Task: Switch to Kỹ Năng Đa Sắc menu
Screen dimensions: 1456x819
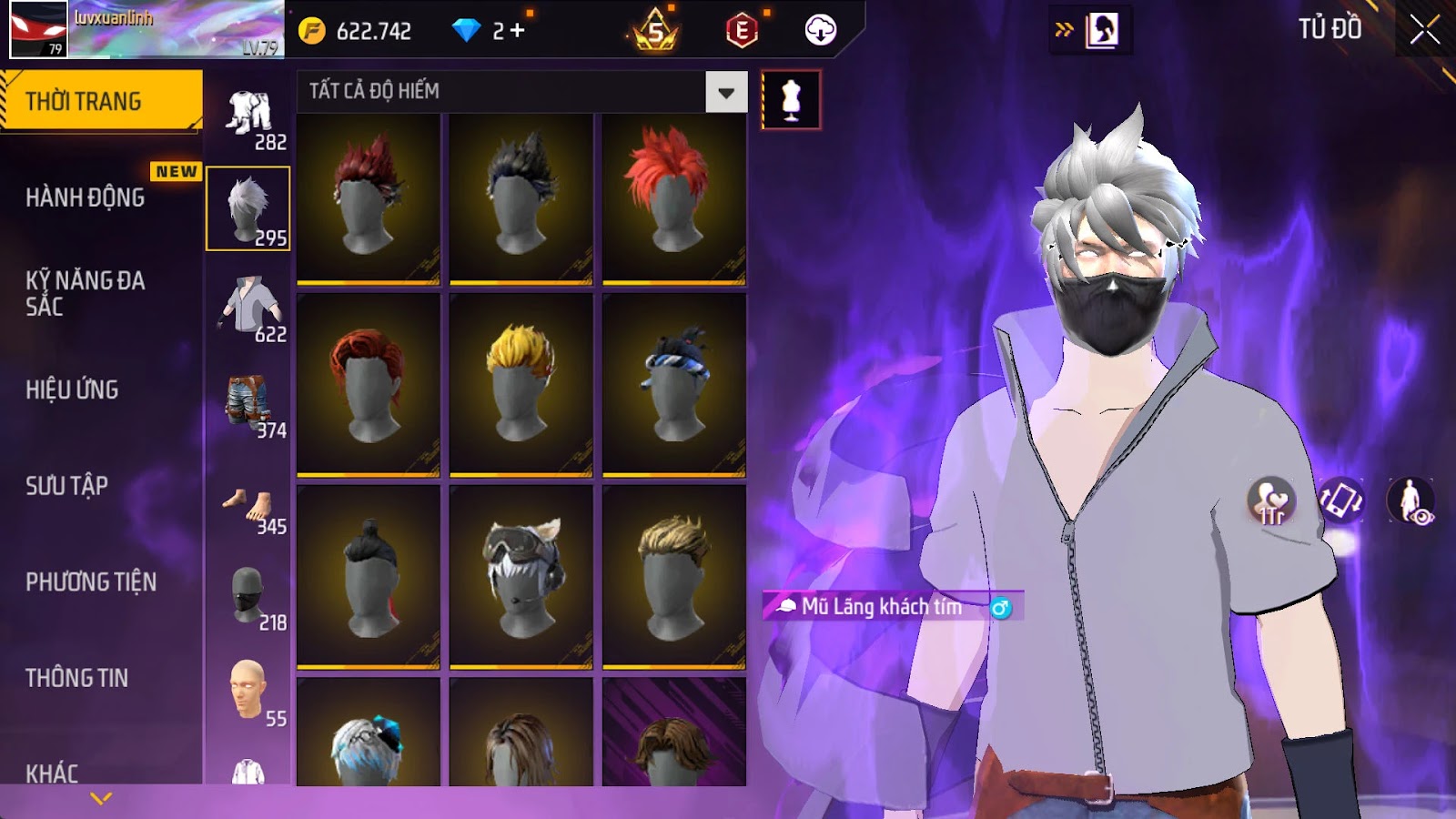Action: (85, 293)
